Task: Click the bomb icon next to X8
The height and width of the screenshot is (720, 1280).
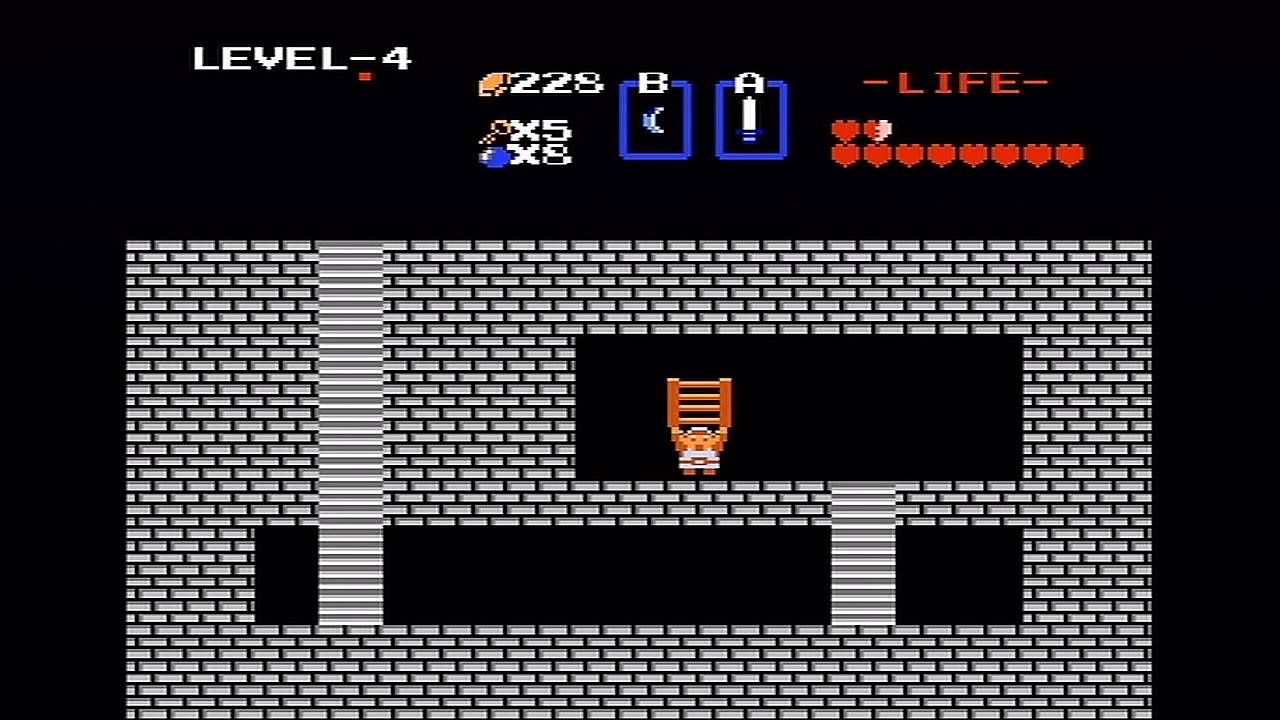Action: [x=496, y=157]
